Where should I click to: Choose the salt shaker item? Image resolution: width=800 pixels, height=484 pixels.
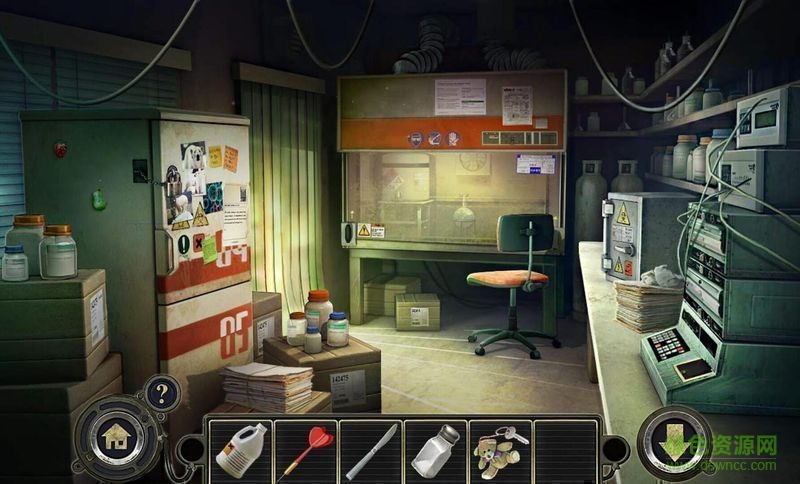[x=434, y=450]
